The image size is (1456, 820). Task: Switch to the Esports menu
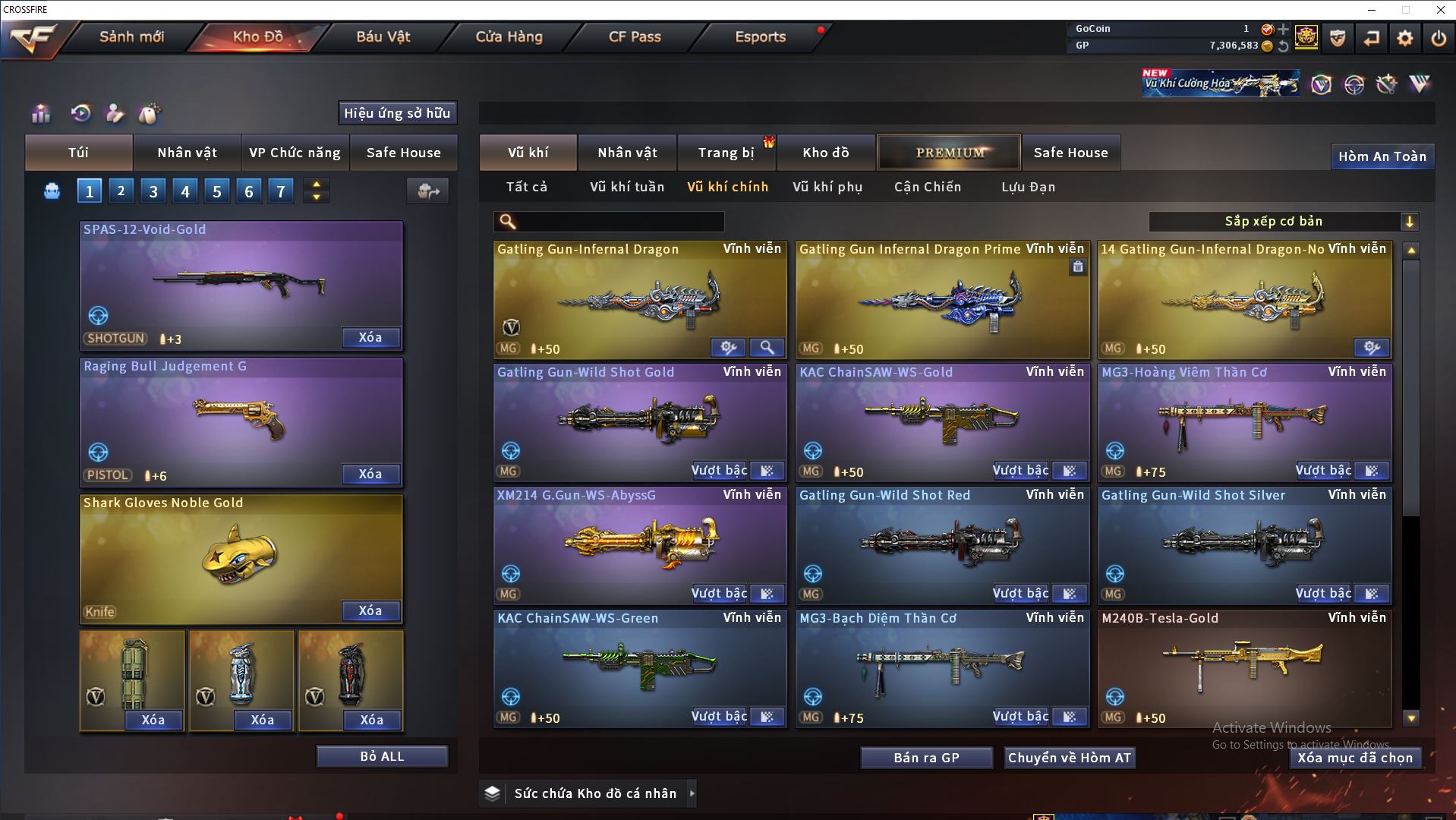pyautogui.click(x=760, y=36)
